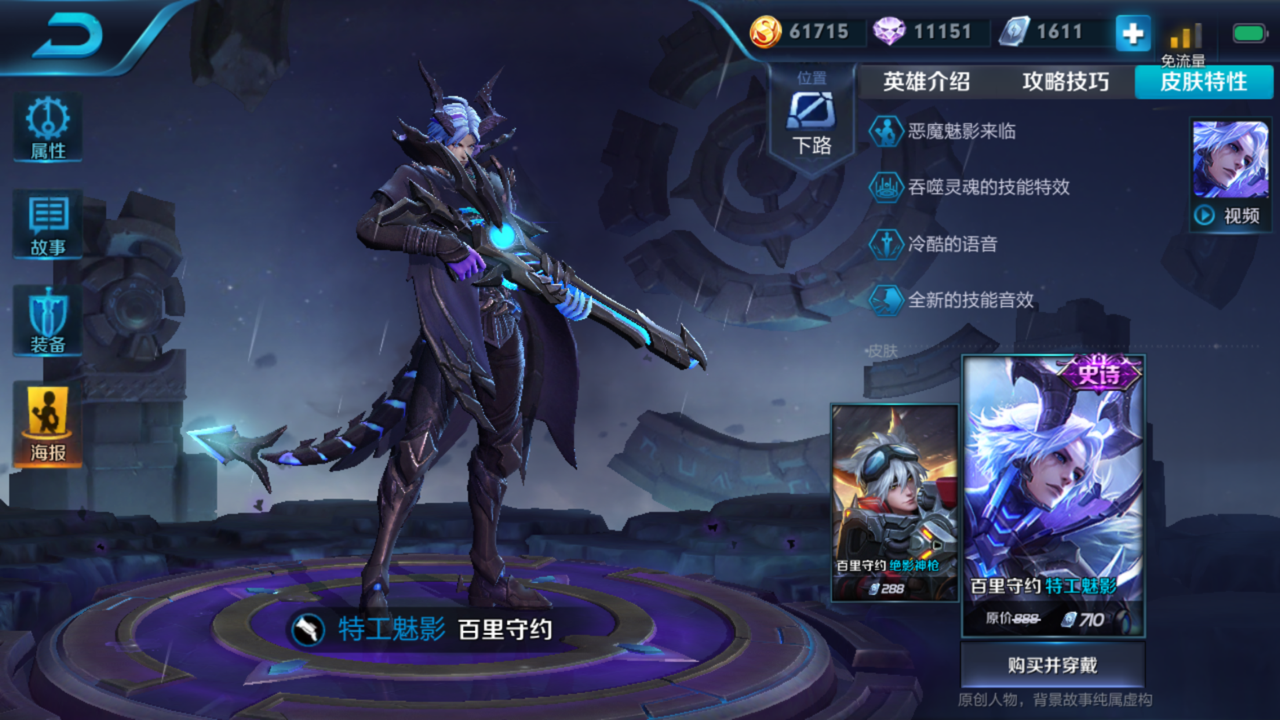Go back using the top-left arrow
Image resolution: width=1280 pixels, height=720 pixels.
[68, 35]
